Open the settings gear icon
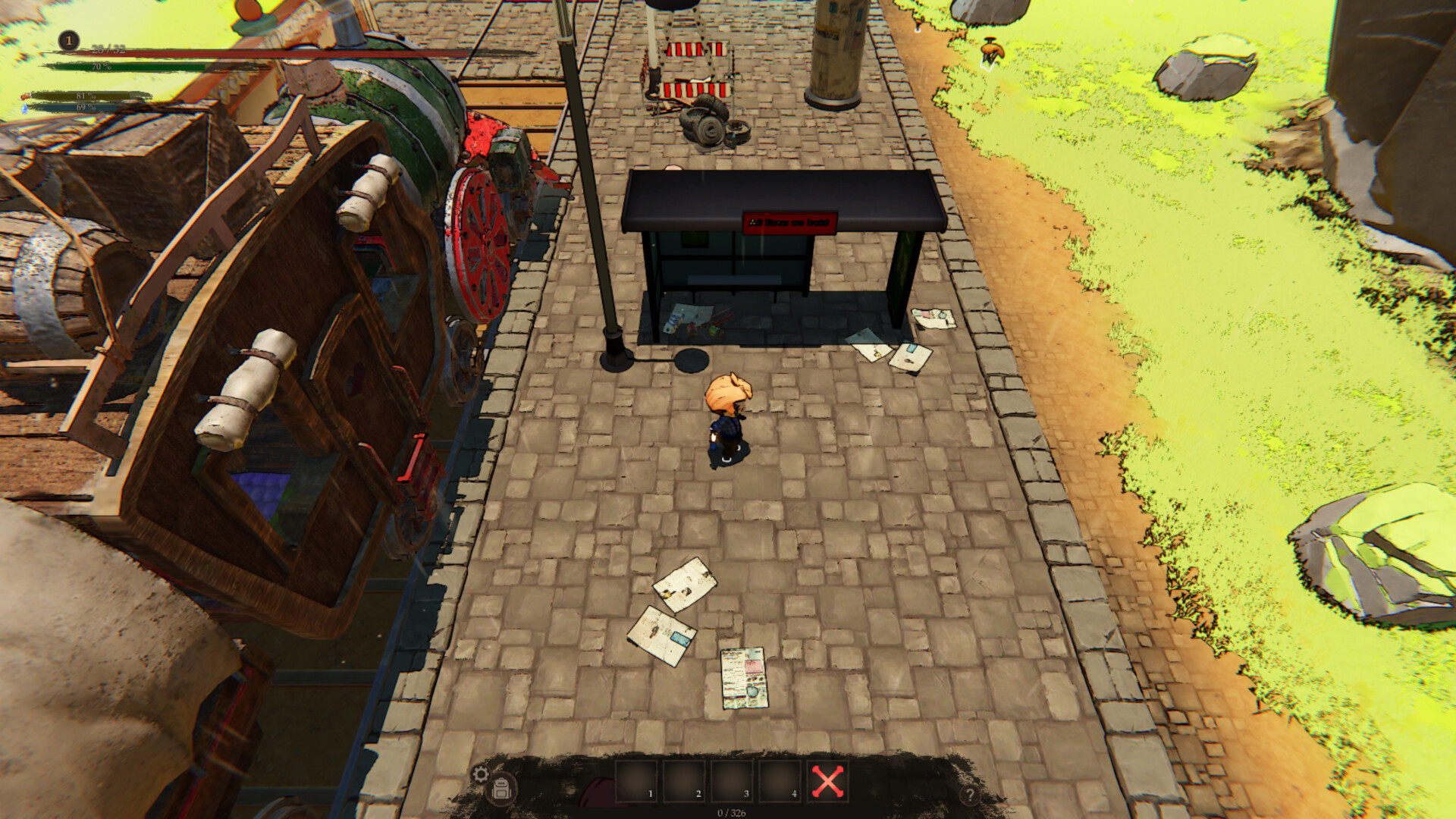 [481, 772]
